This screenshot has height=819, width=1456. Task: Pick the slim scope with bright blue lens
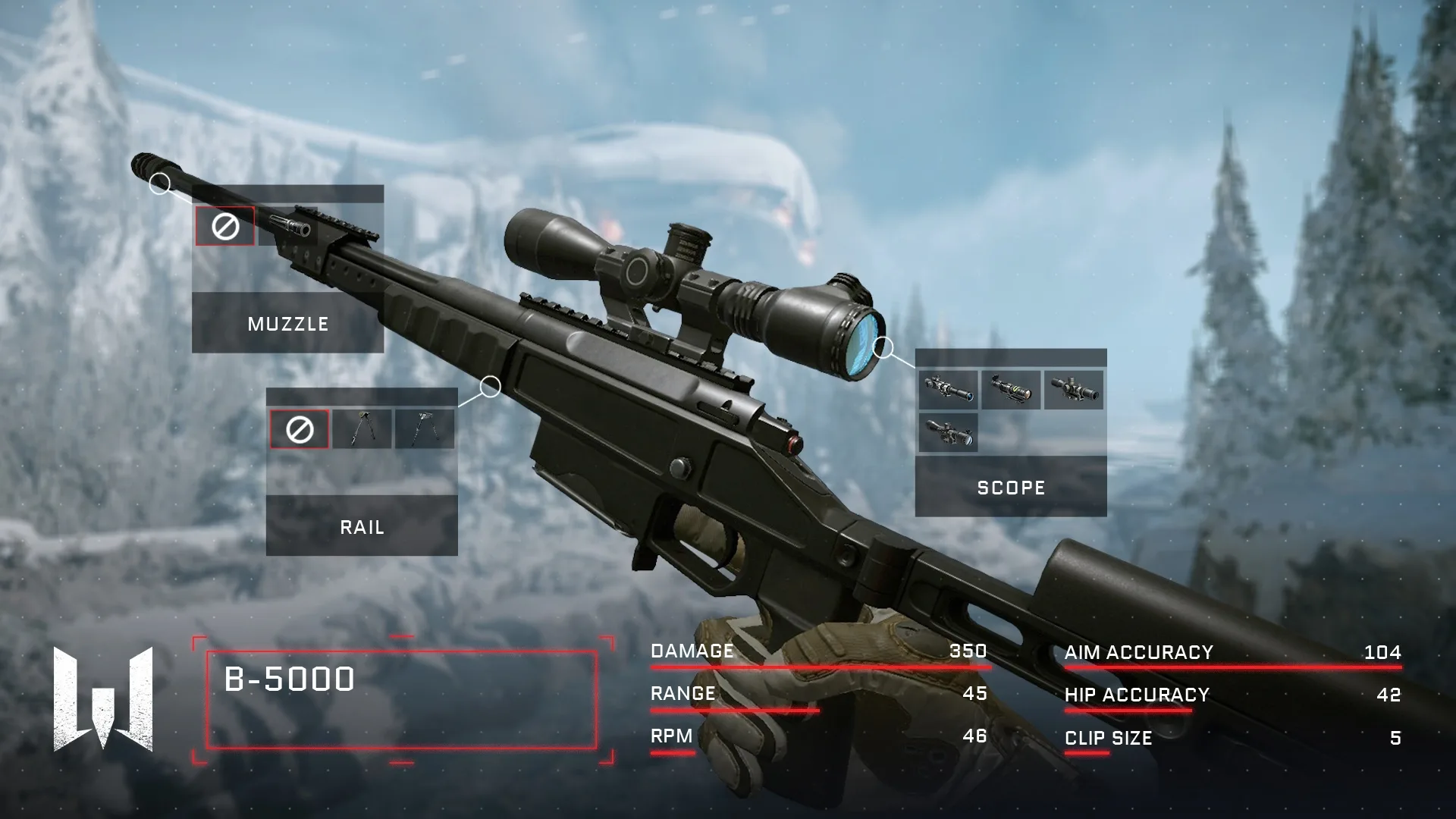click(x=948, y=391)
